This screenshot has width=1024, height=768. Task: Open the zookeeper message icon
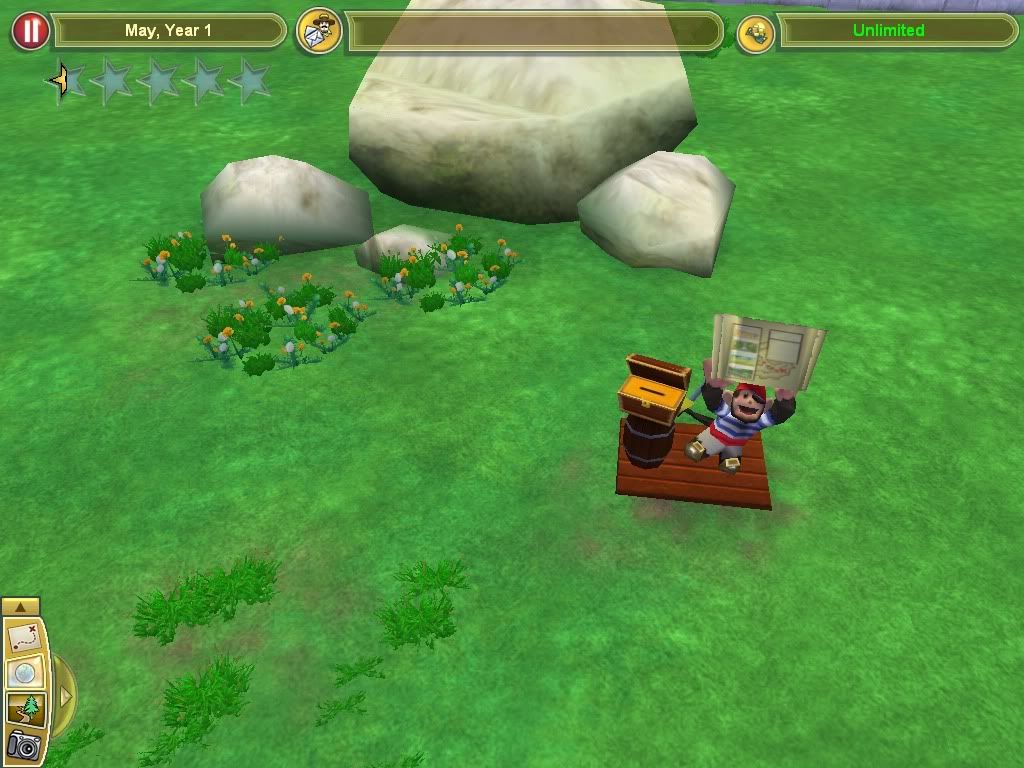(x=320, y=31)
